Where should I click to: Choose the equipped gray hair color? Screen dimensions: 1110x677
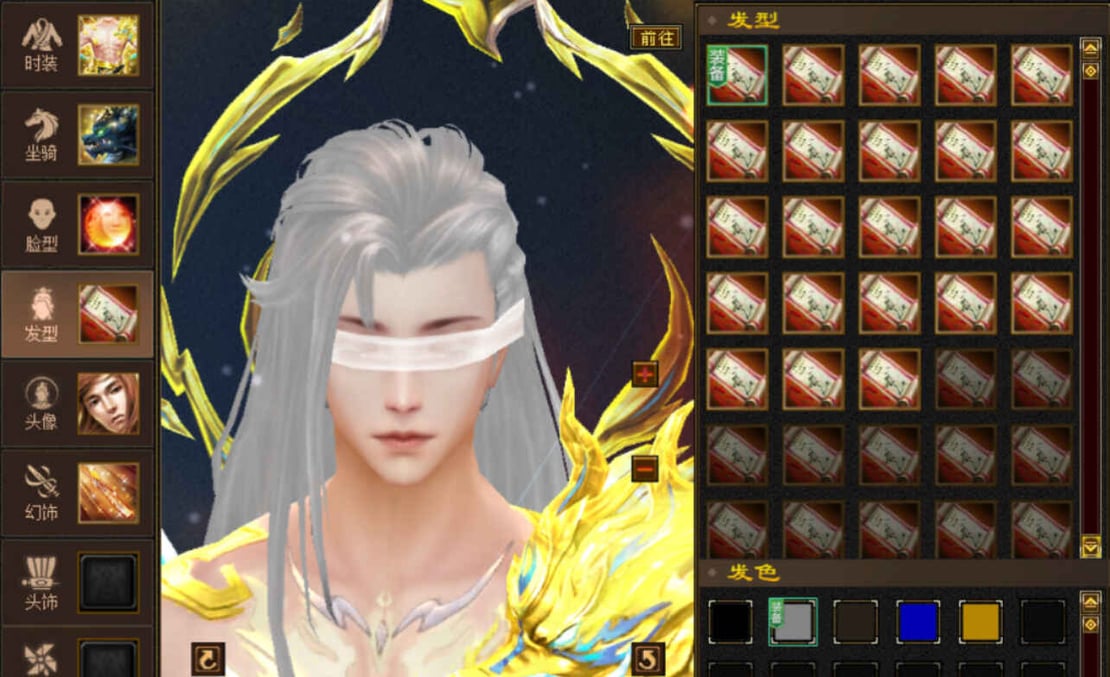tap(793, 621)
